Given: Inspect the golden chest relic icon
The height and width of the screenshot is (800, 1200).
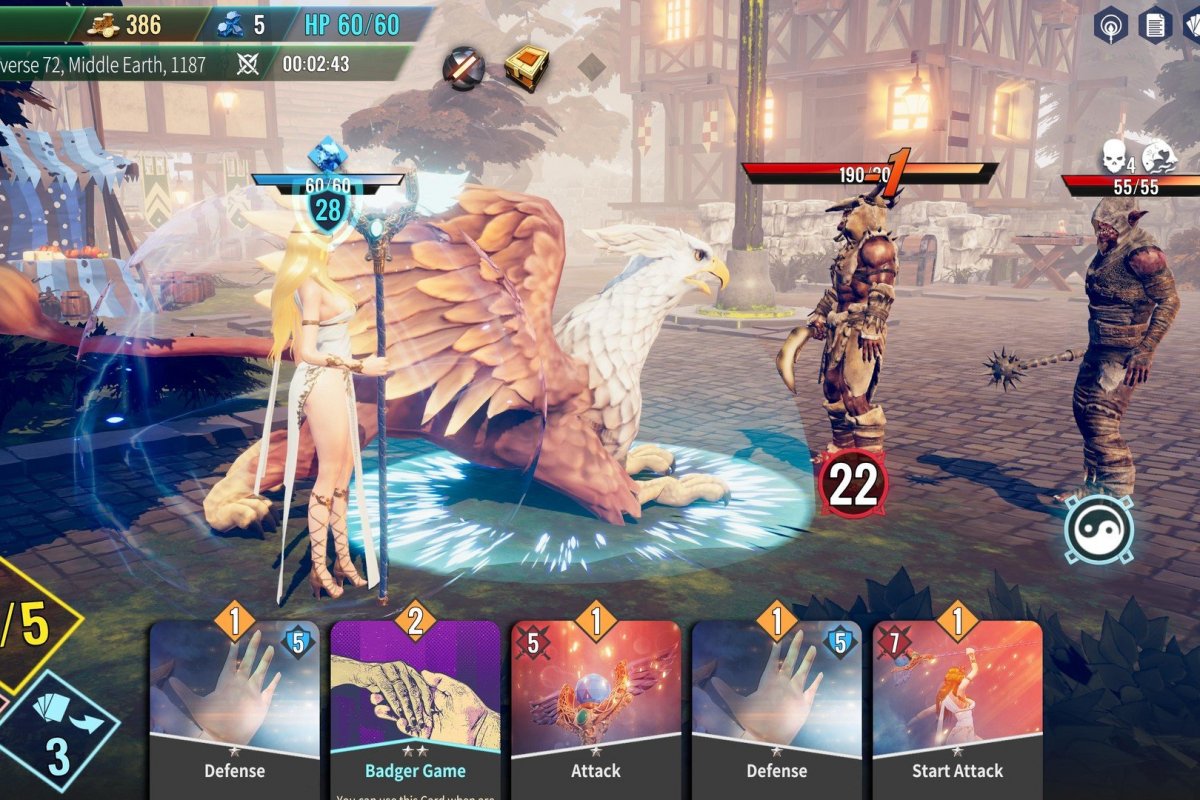Looking at the screenshot, I should click(x=526, y=68).
